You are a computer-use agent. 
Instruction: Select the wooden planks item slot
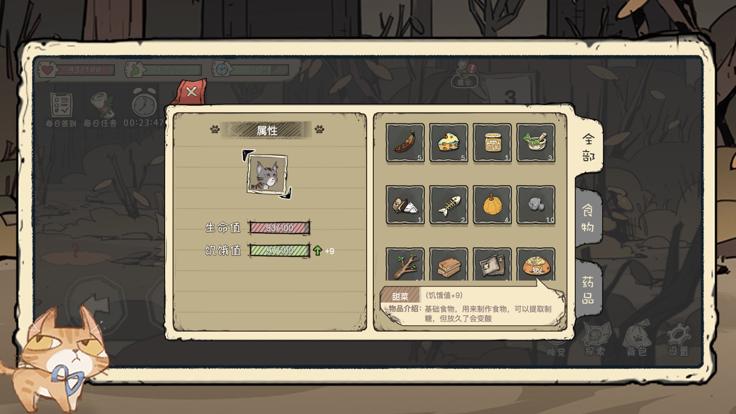449,264
